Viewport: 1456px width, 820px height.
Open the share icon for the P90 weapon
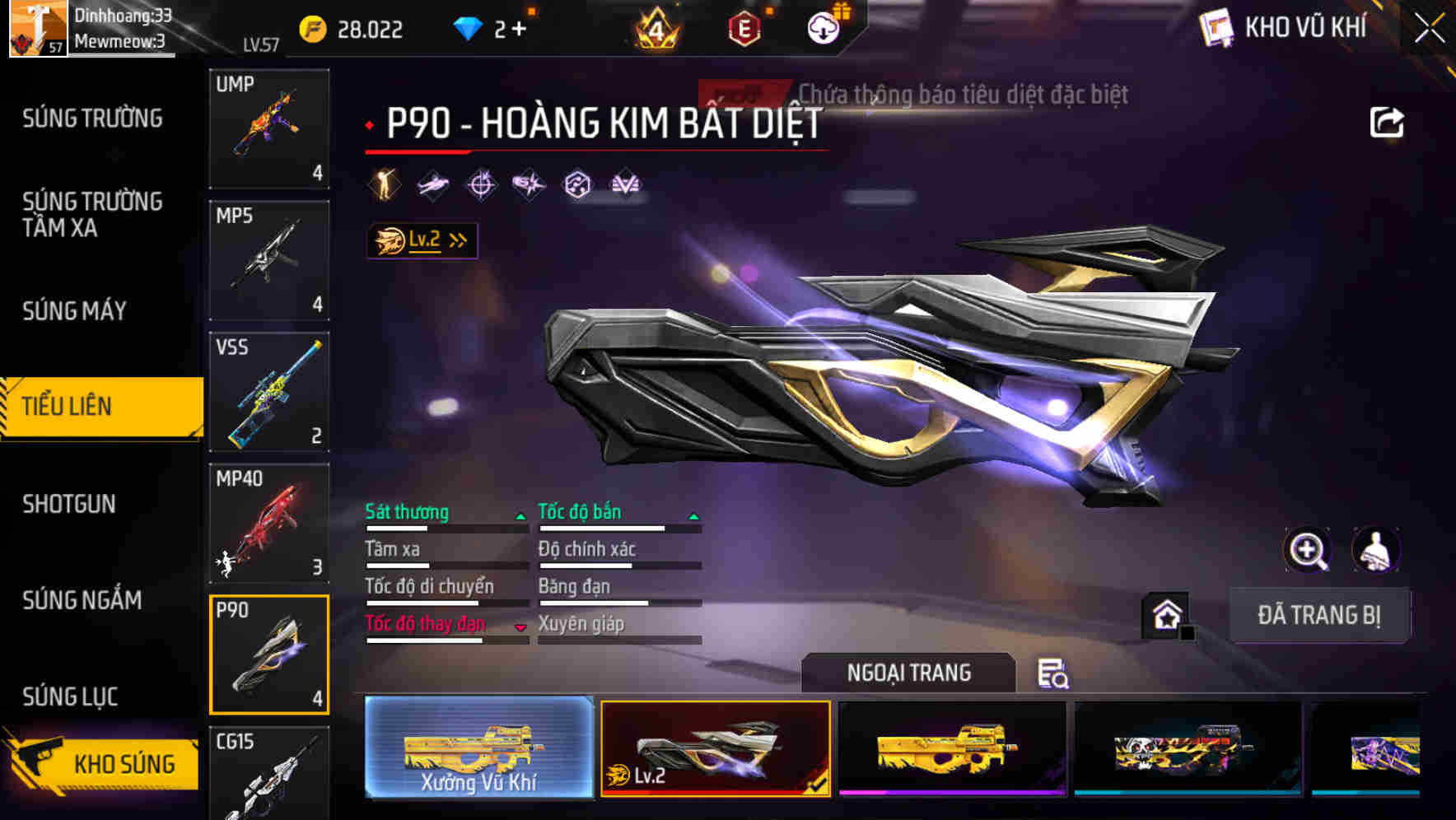[x=1387, y=122]
